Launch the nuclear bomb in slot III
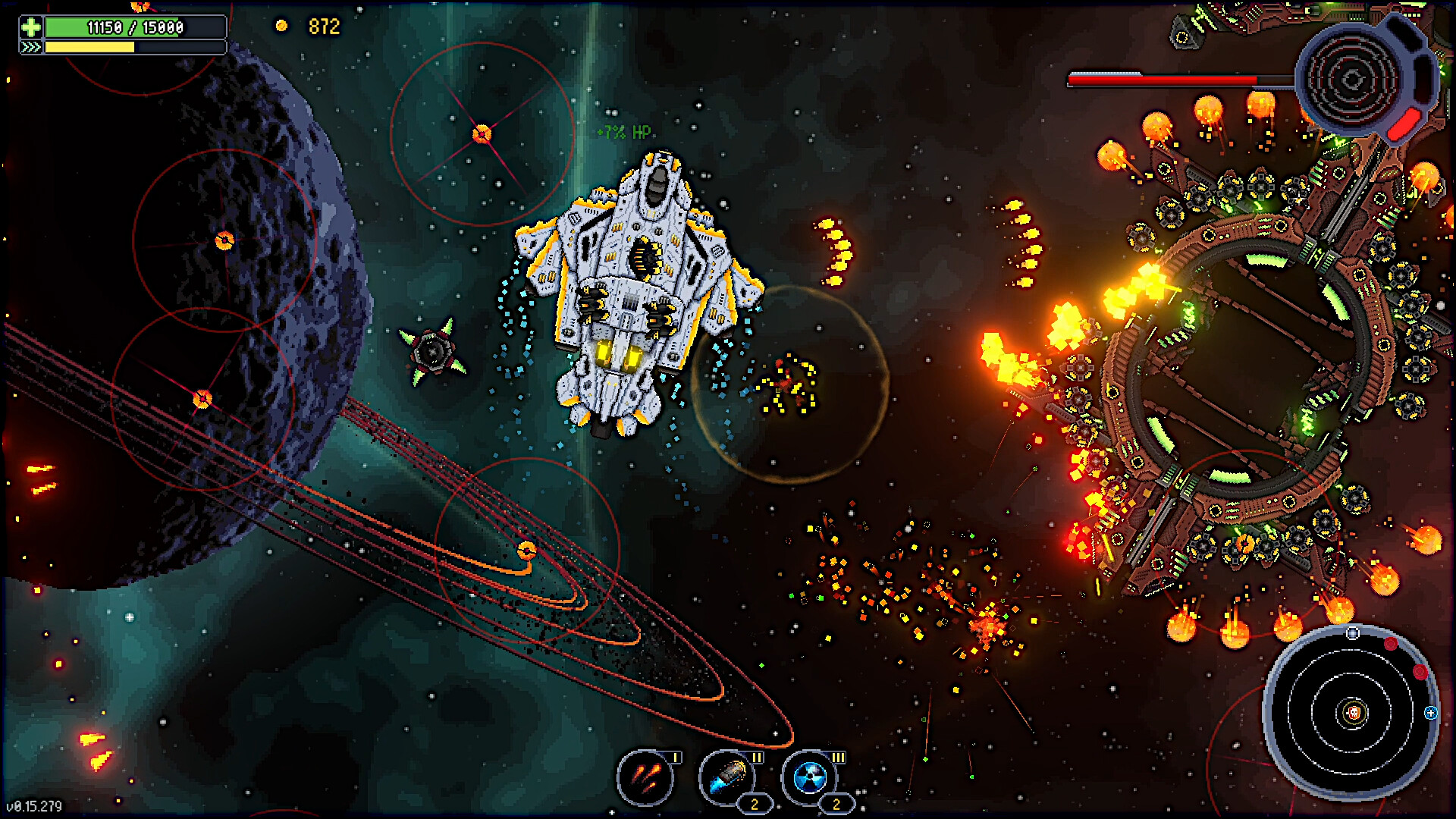 pyautogui.click(x=810, y=777)
